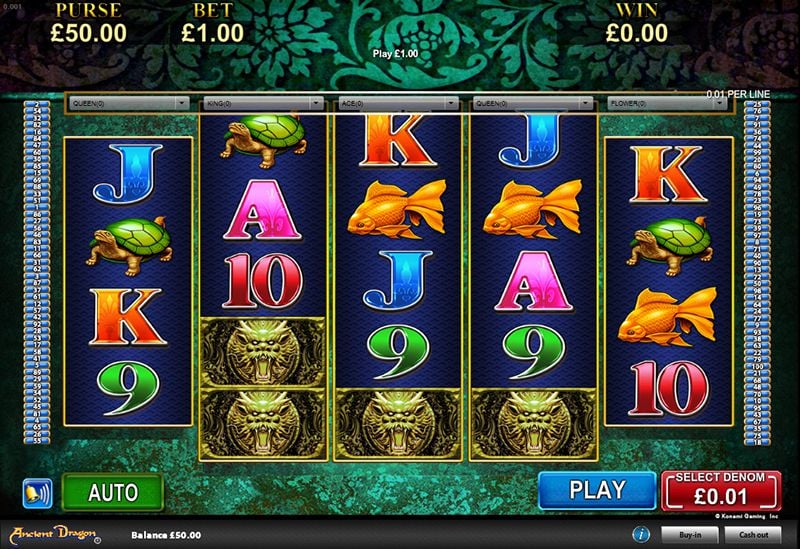Cash out your balance
Viewport: 800px width, 549px height.
[x=754, y=535]
